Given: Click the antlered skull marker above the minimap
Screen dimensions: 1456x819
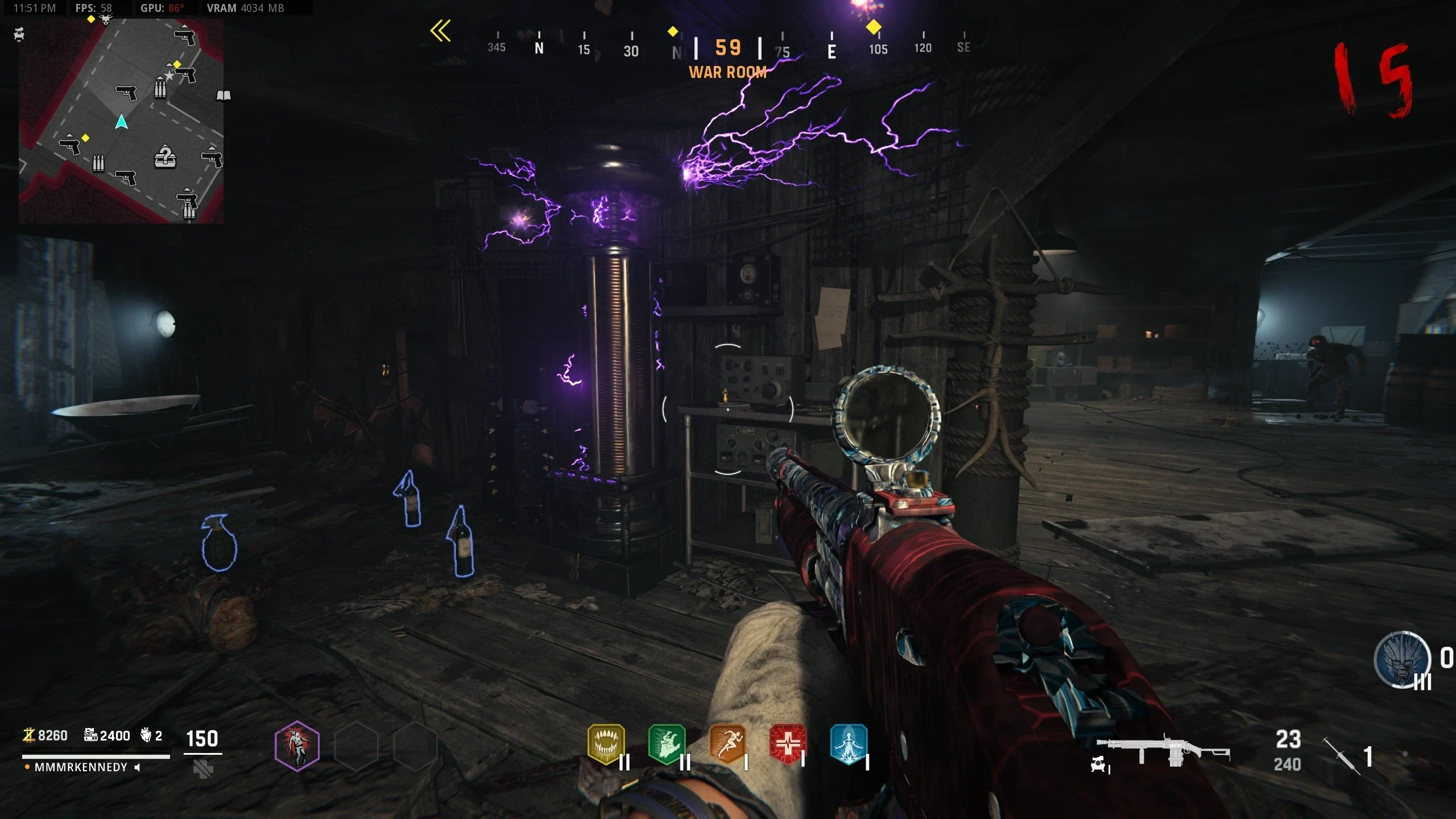Looking at the screenshot, I should coord(106,20).
